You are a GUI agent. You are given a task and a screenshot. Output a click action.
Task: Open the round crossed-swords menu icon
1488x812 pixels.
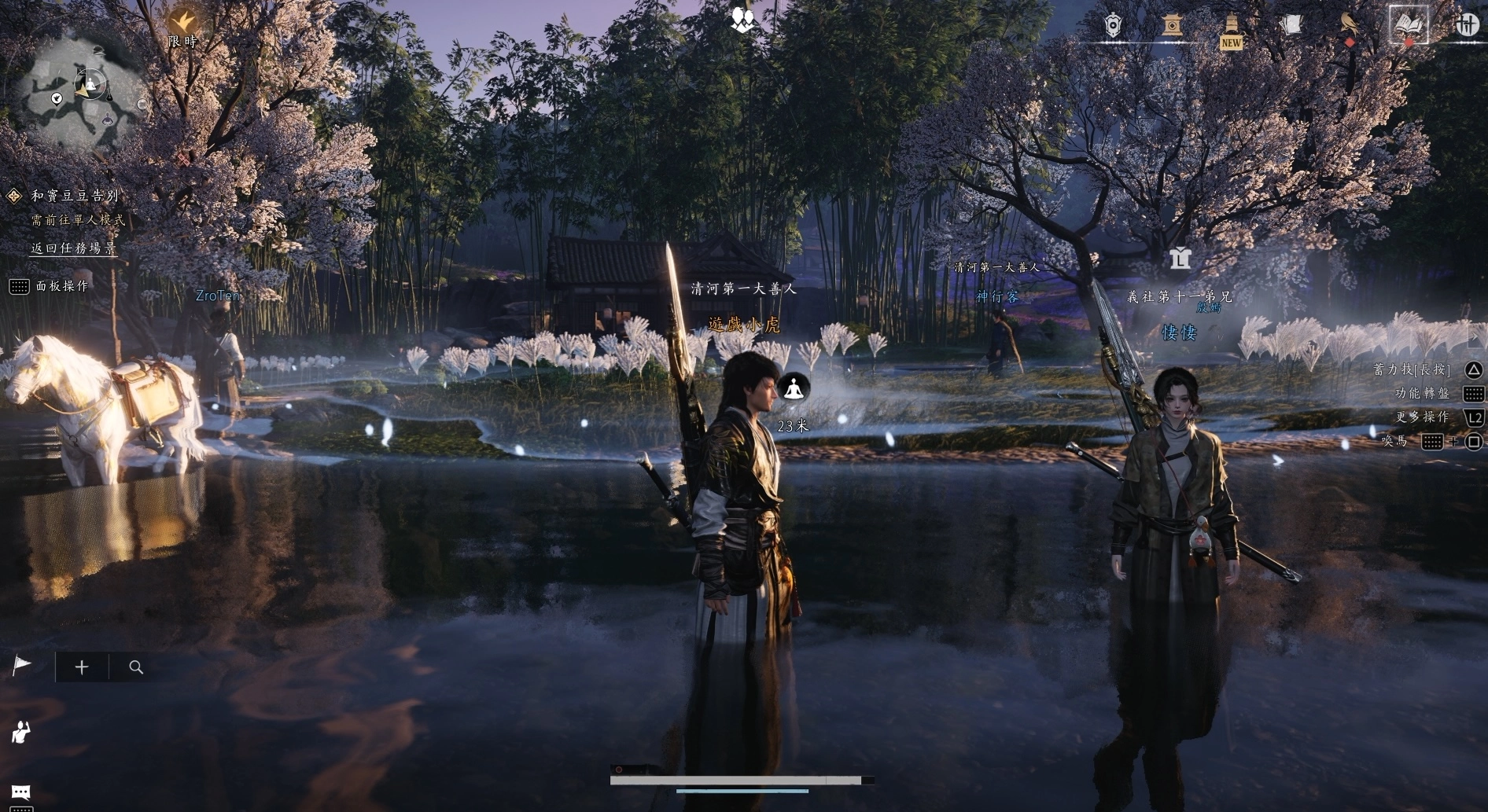(1467, 26)
